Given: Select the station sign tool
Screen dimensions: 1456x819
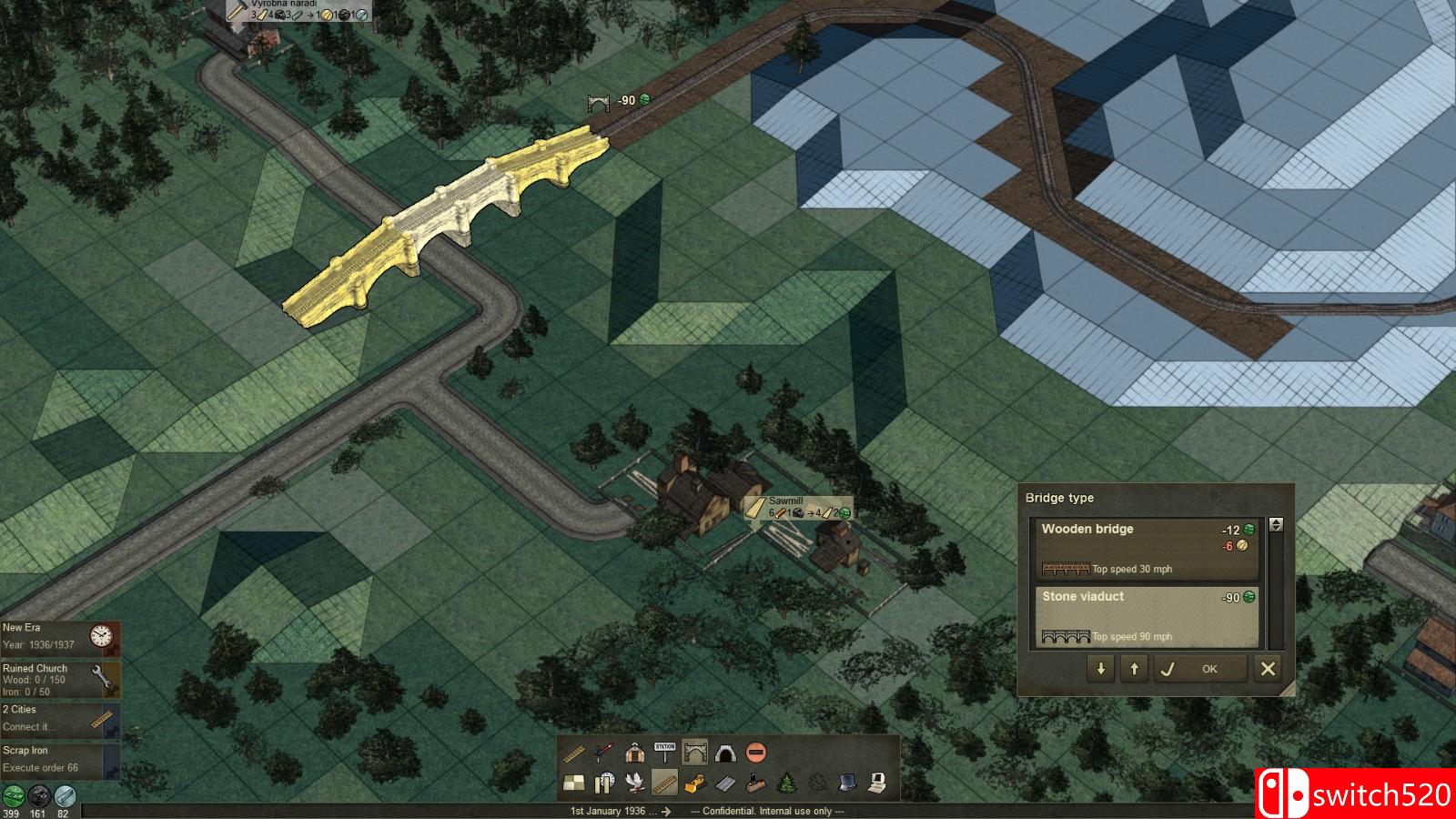Looking at the screenshot, I should coord(665,753).
